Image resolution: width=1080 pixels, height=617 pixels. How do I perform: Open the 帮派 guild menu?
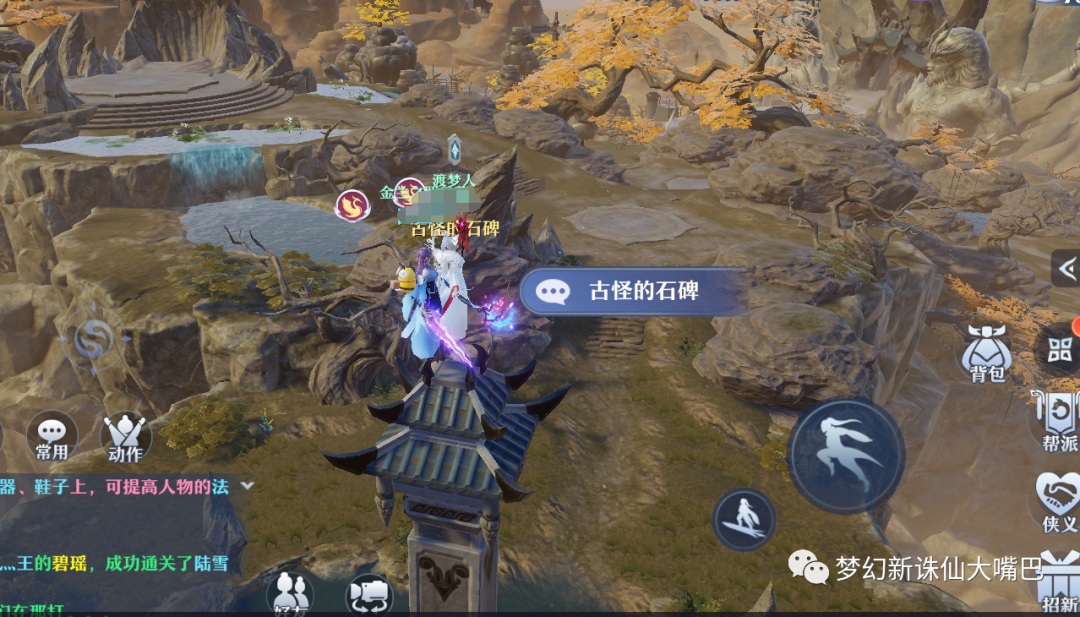[x=1058, y=420]
